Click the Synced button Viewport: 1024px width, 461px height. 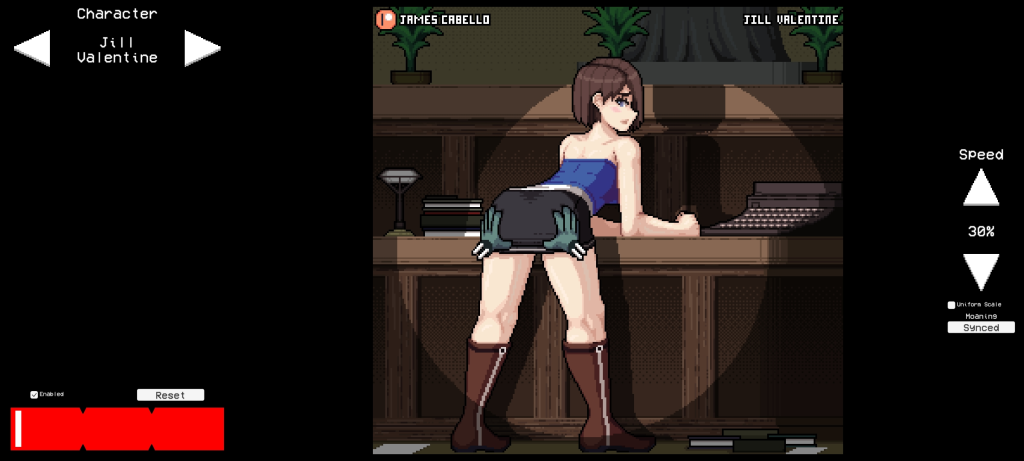point(981,327)
